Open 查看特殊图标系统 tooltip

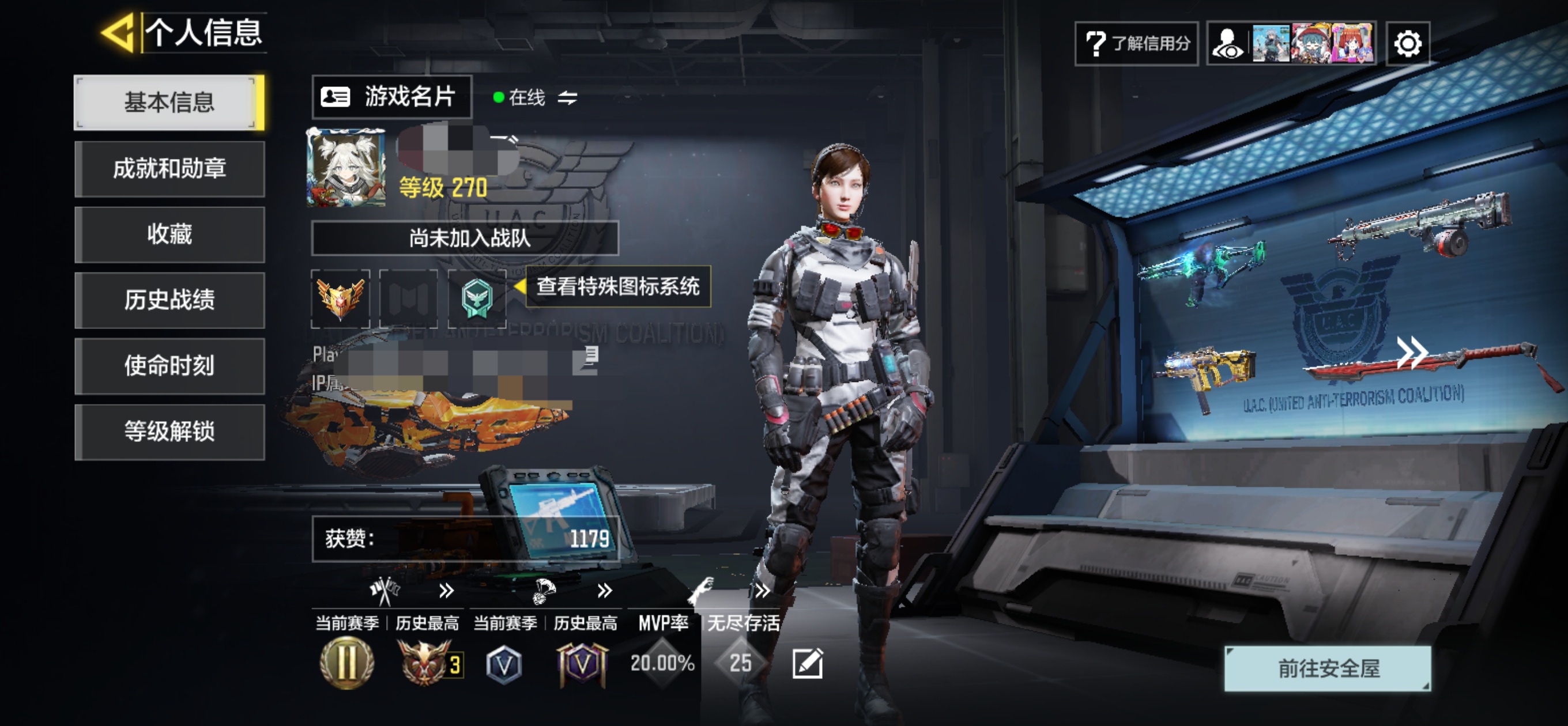[617, 286]
